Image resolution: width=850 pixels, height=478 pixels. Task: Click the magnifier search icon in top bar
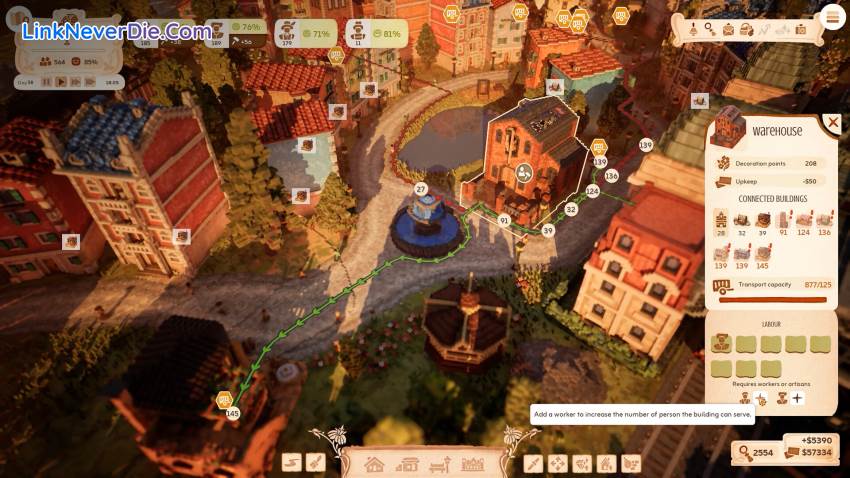(709, 30)
